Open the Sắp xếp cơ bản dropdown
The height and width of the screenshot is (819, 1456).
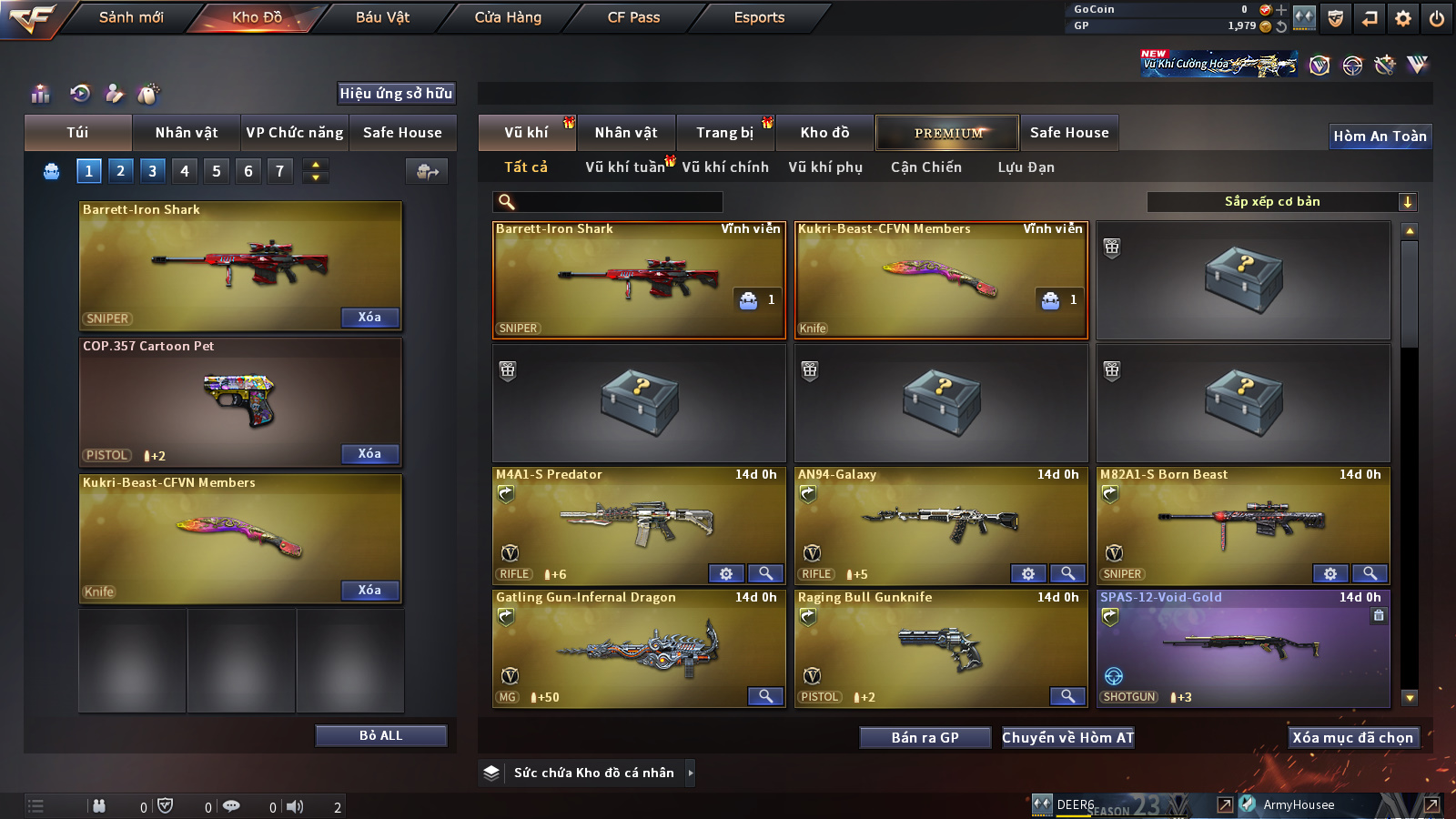(1281, 202)
